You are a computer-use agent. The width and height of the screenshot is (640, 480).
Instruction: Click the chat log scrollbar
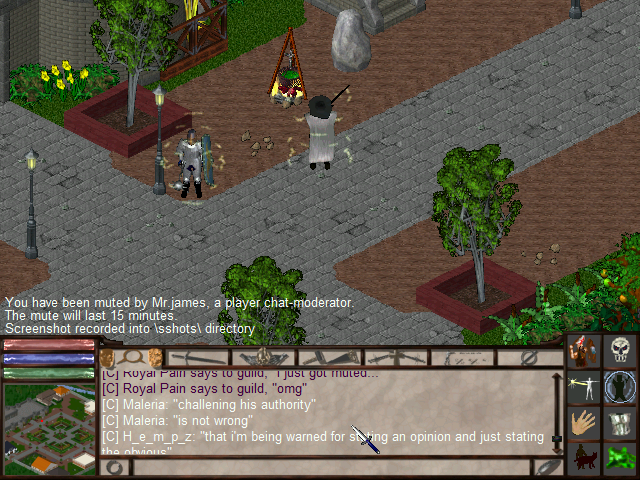[x=556, y=410]
